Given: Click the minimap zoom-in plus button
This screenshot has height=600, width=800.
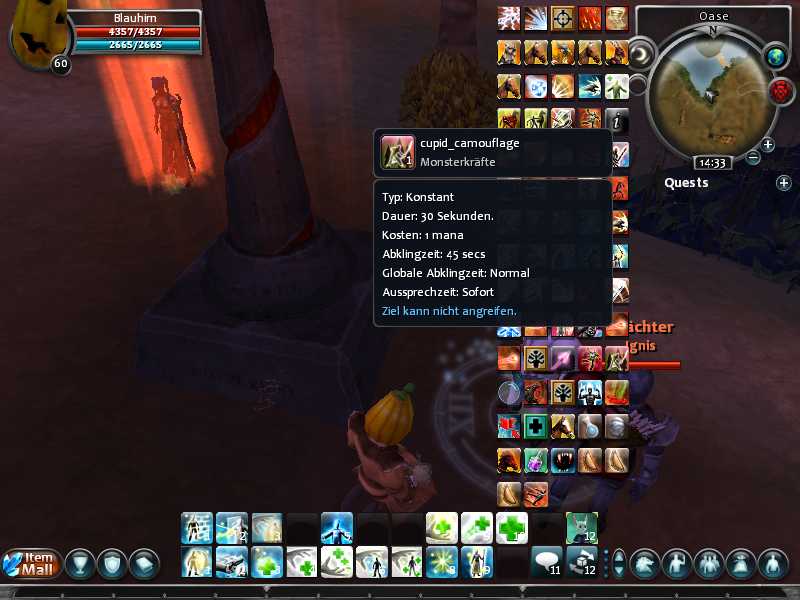Looking at the screenshot, I should coord(768,145).
